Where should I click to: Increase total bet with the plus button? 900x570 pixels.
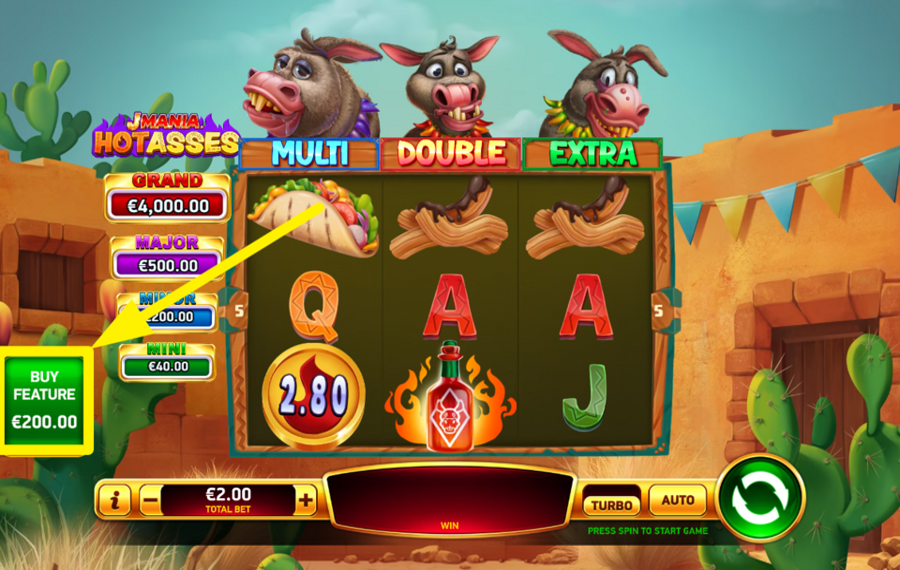pos(305,499)
